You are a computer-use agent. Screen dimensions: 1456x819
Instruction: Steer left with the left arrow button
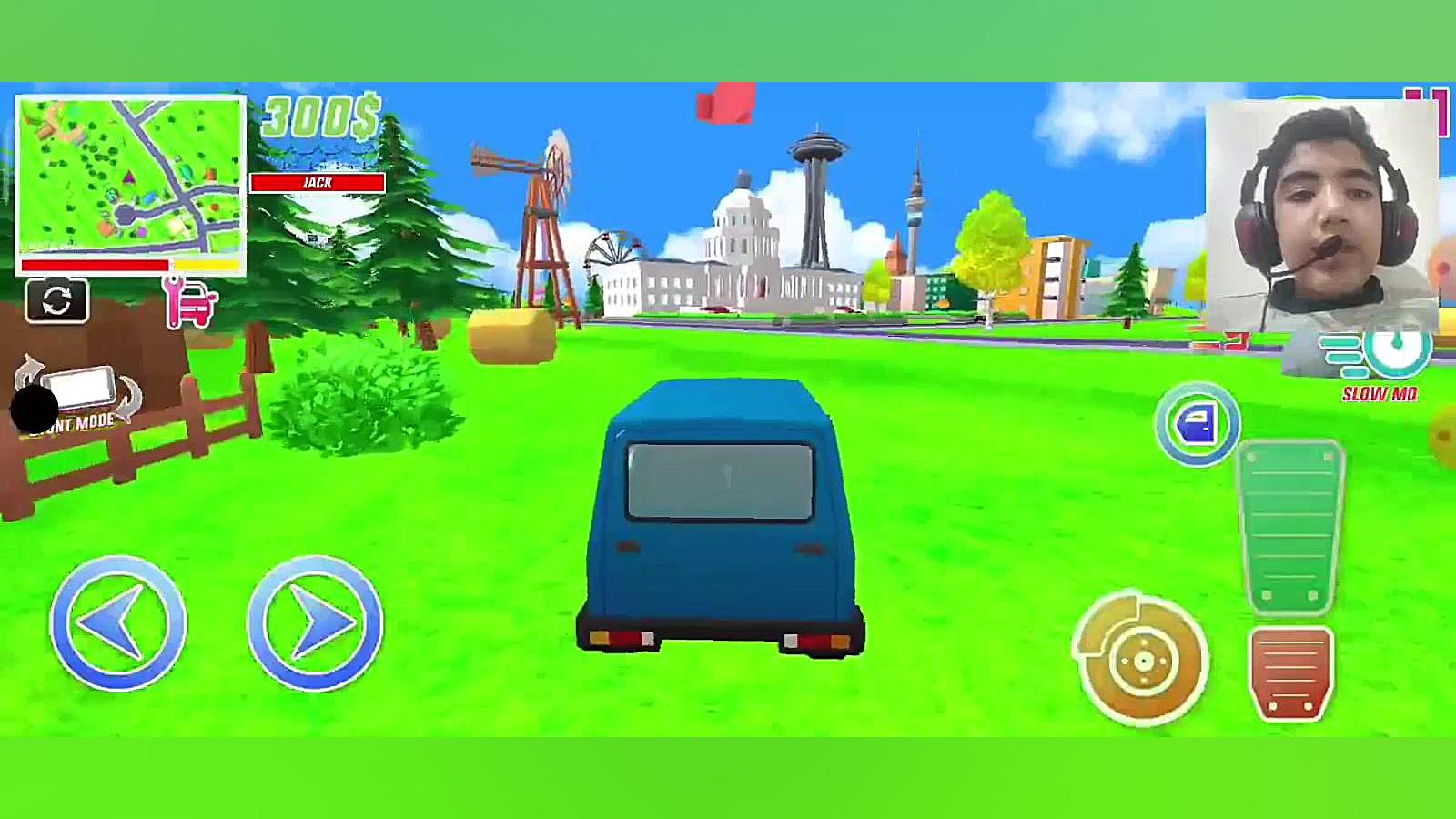tap(118, 623)
